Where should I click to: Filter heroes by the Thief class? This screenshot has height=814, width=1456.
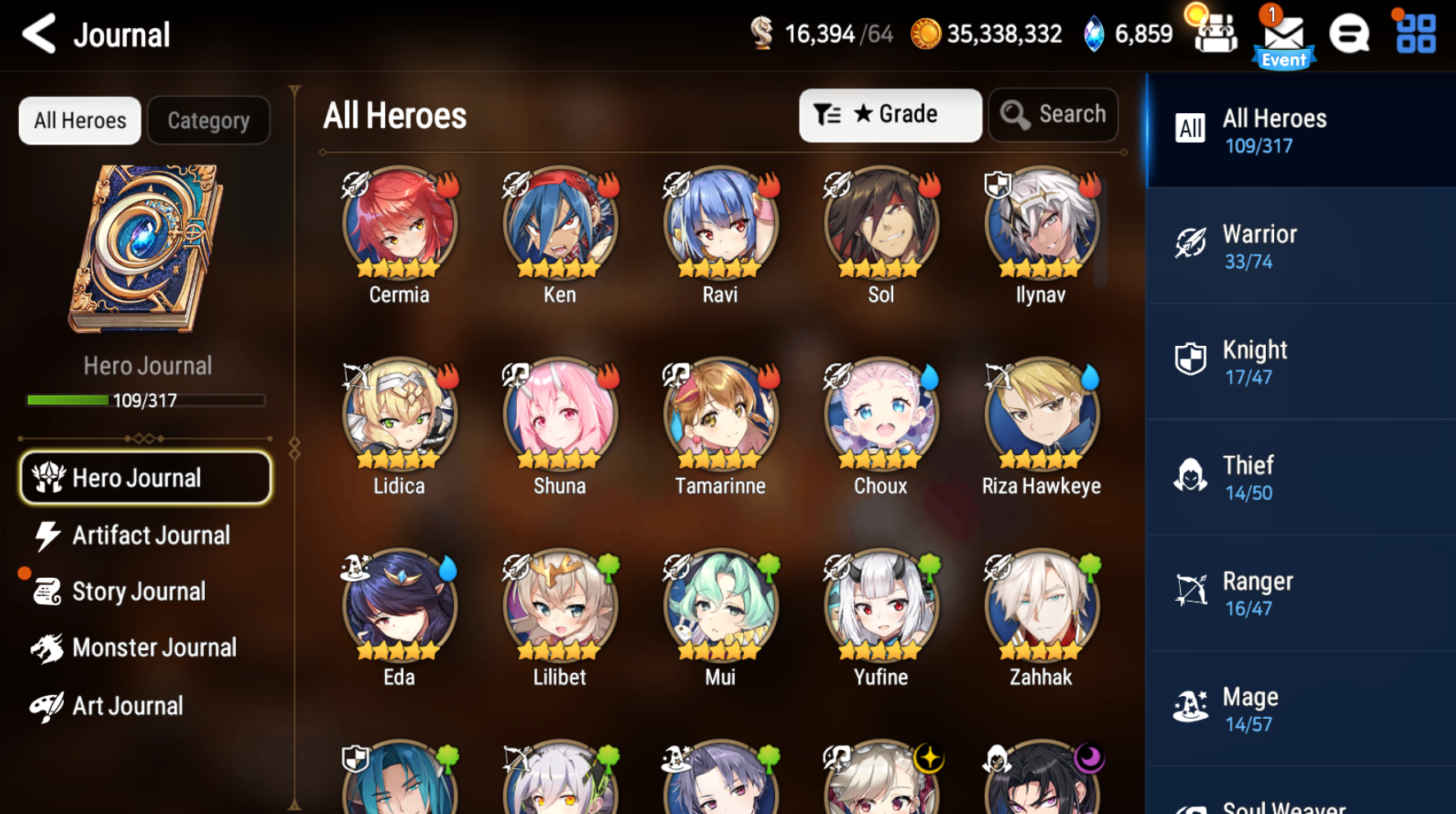click(x=1303, y=476)
